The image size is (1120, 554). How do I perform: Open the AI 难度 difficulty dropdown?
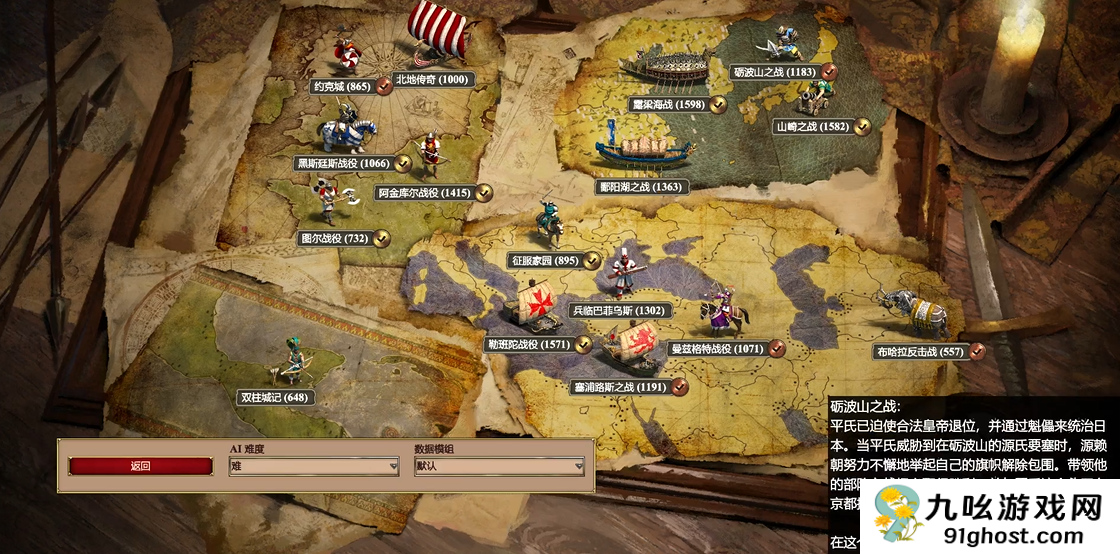tap(314, 466)
